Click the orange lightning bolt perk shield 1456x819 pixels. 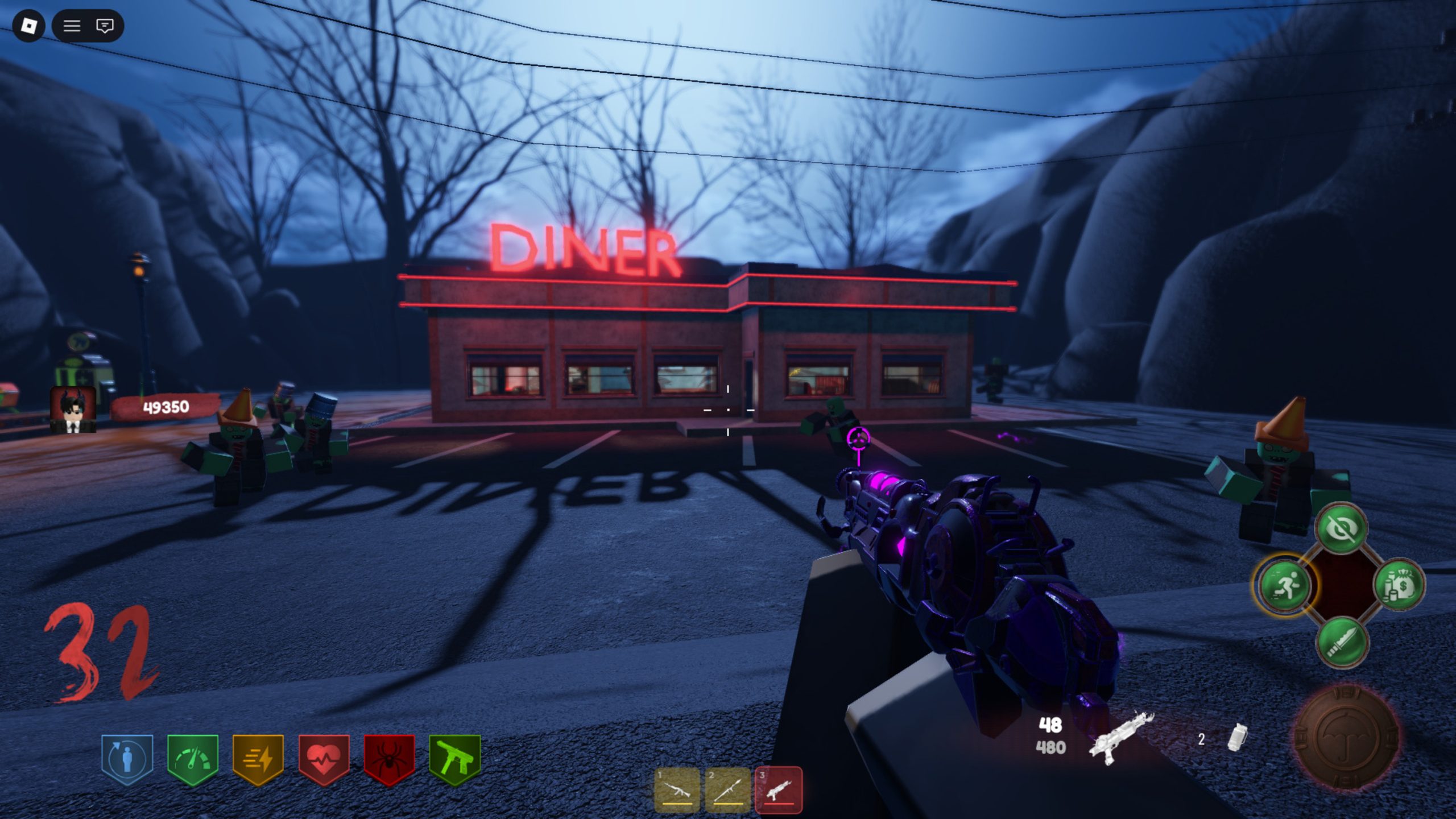tap(258, 759)
